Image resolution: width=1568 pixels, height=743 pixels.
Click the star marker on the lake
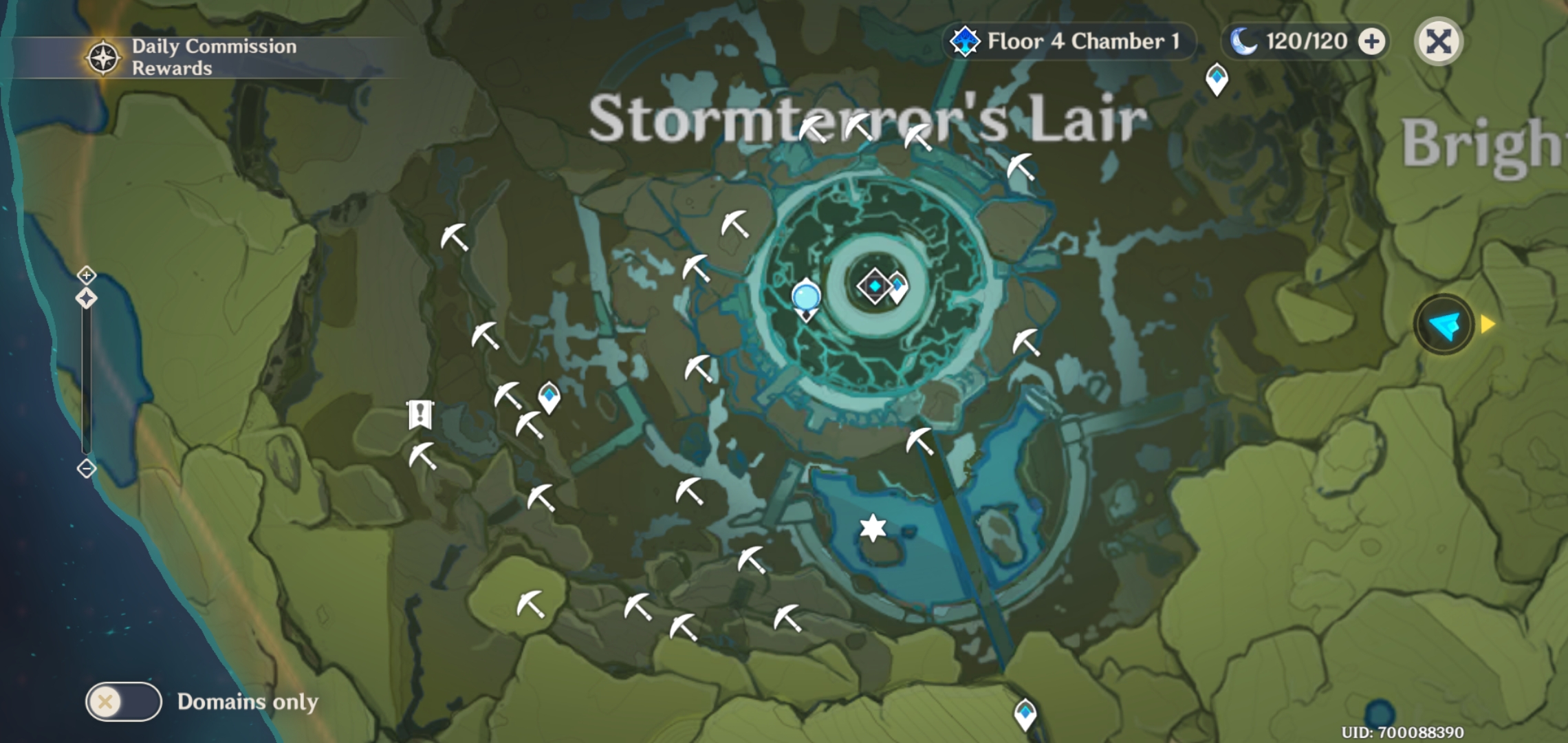872,527
